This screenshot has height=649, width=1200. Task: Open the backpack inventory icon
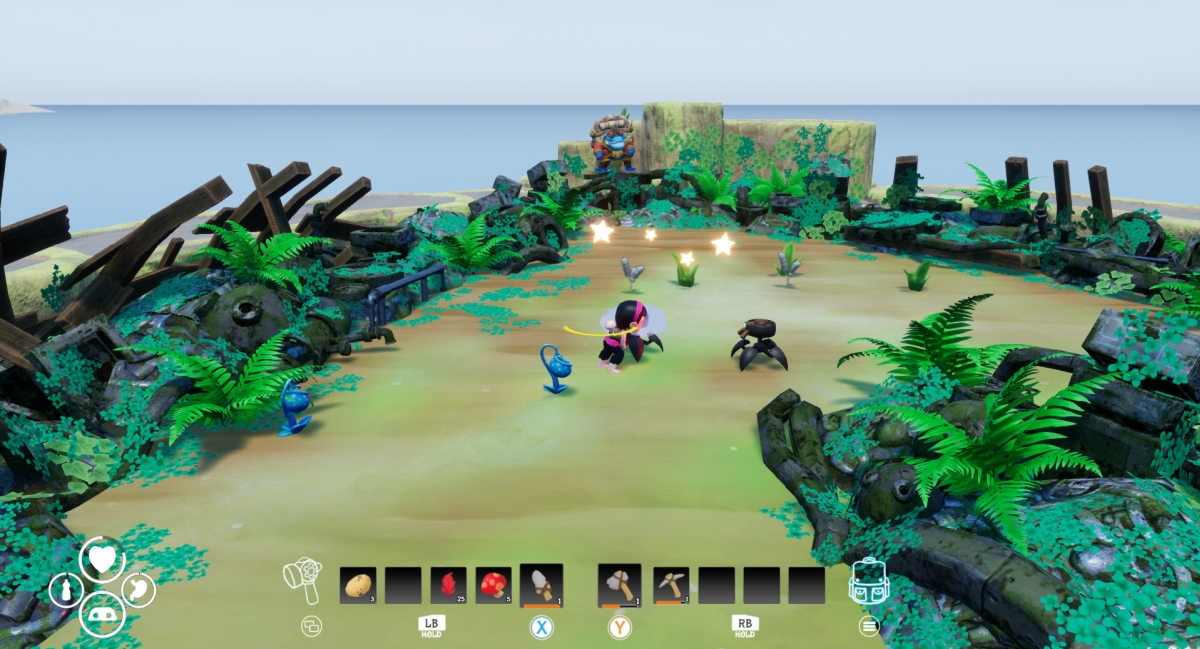(868, 581)
